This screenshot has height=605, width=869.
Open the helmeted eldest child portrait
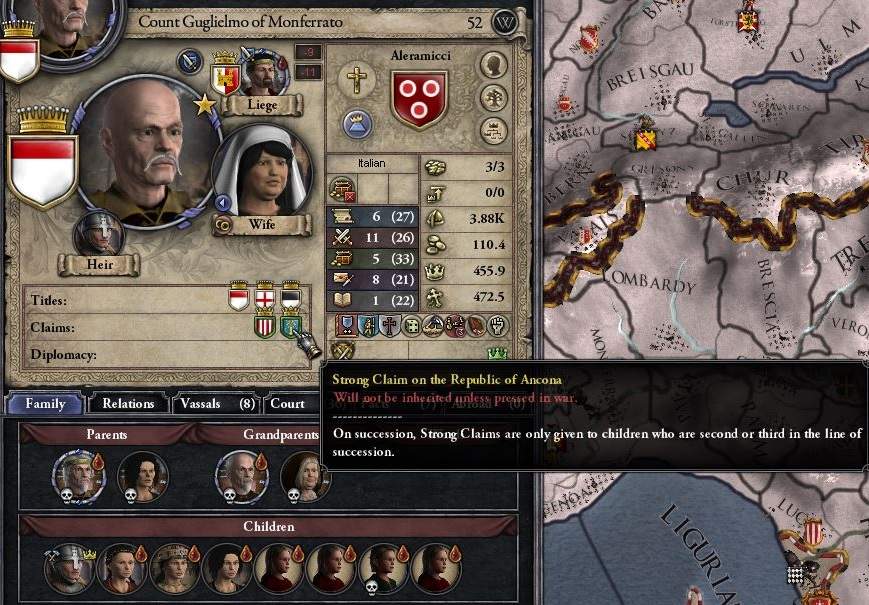click(69, 568)
